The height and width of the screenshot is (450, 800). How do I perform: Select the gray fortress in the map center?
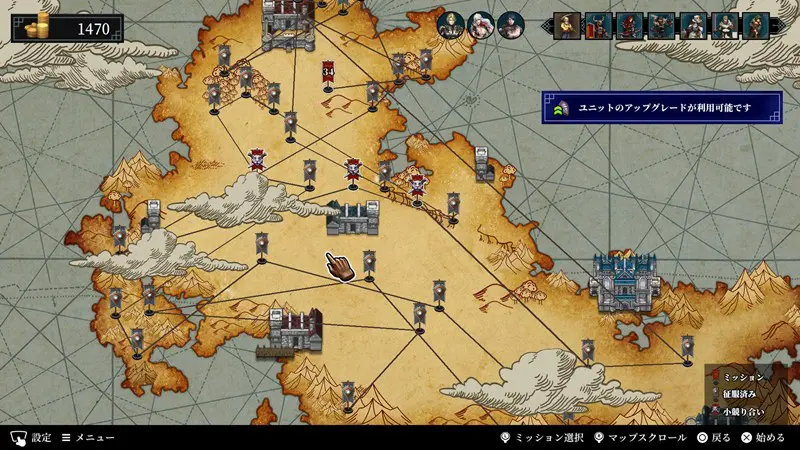pos(353,217)
